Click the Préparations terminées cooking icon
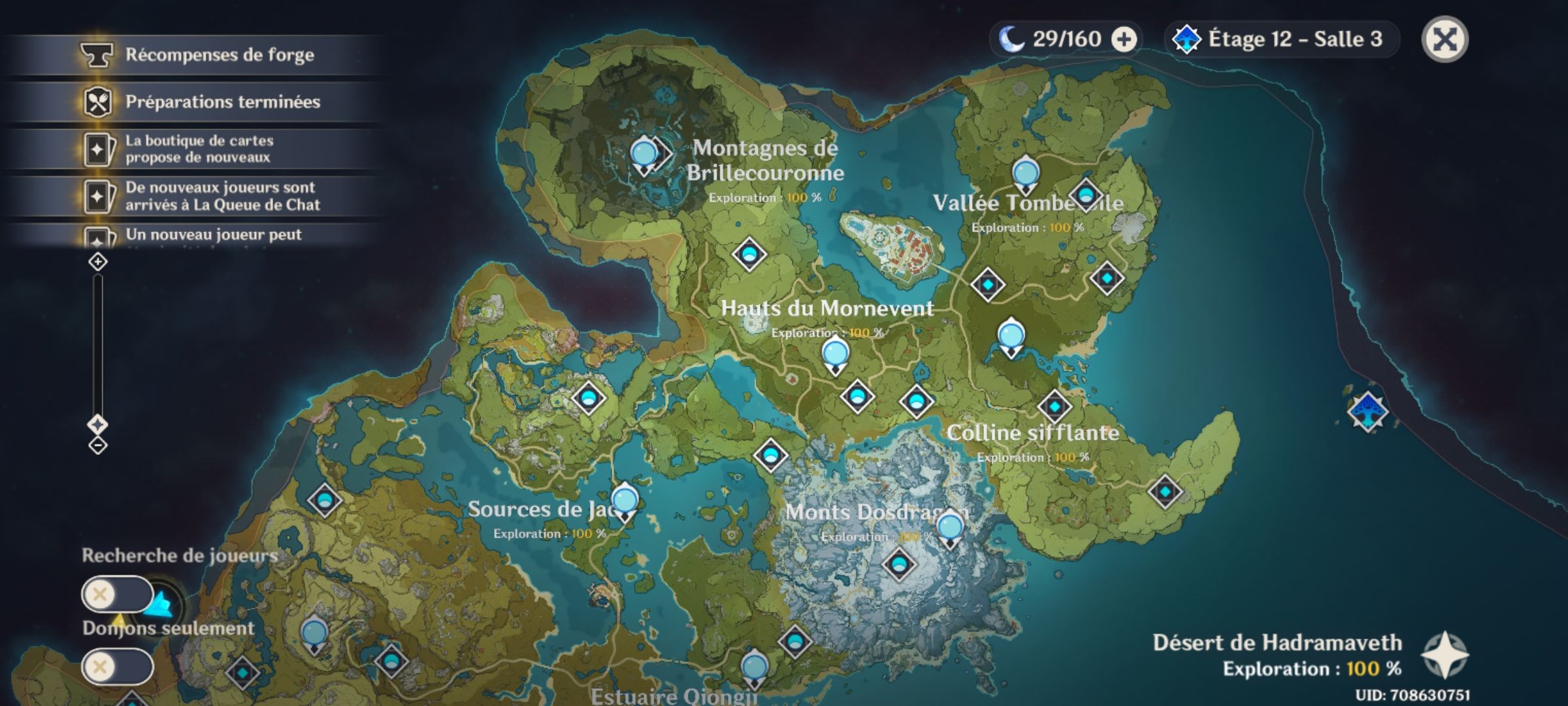The image size is (1568, 706). click(97, 102)
